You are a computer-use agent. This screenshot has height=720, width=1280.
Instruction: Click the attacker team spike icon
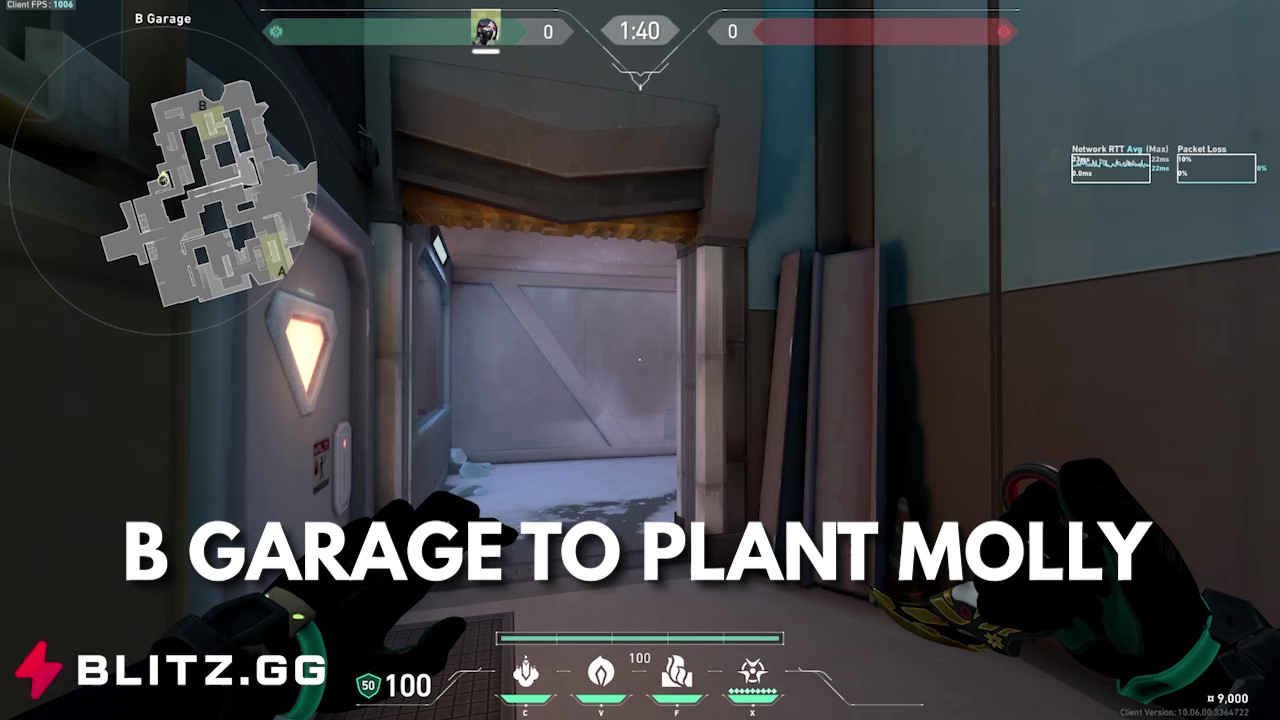(275, 31)
